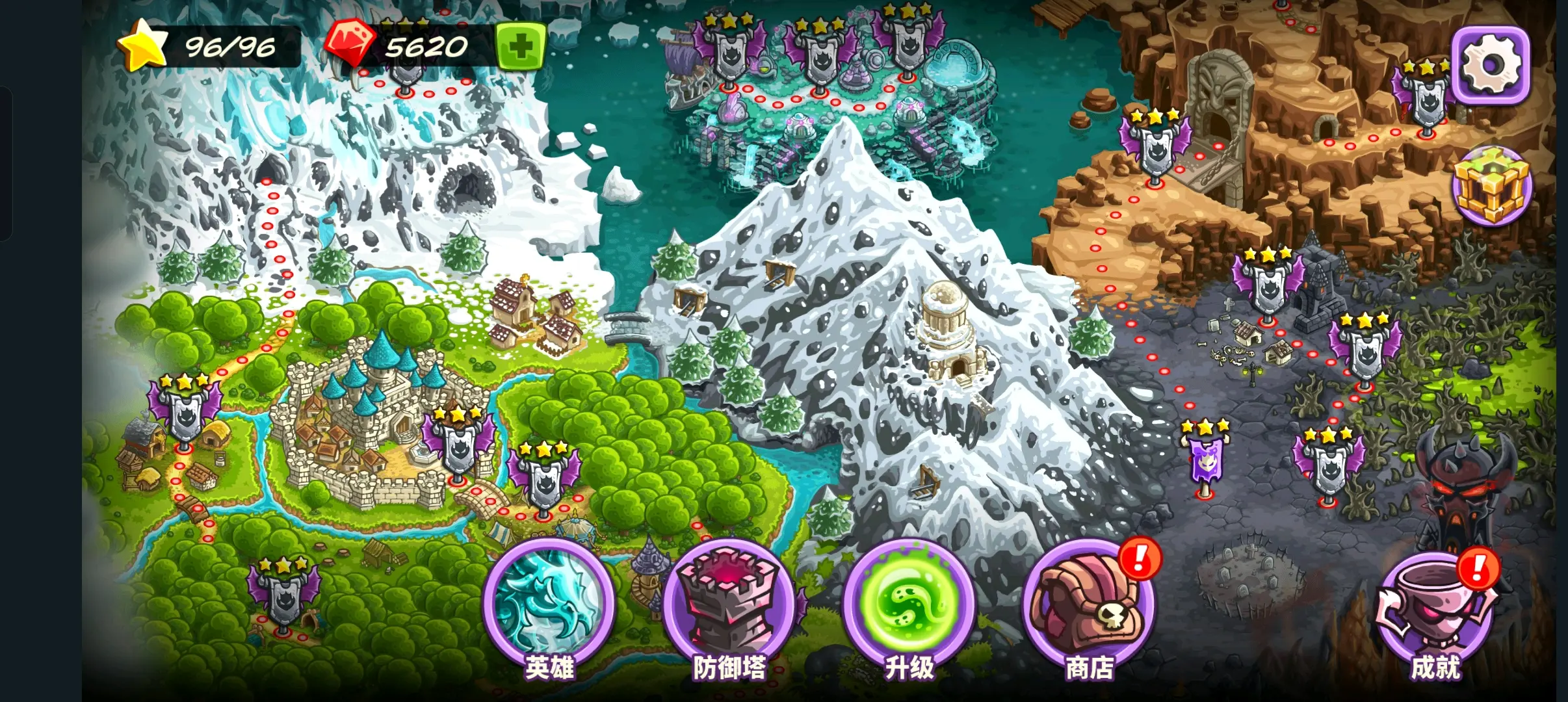Screen dimensions: 1568x702
Task: Open settings with the gear icon
Action: [1491, 64]
